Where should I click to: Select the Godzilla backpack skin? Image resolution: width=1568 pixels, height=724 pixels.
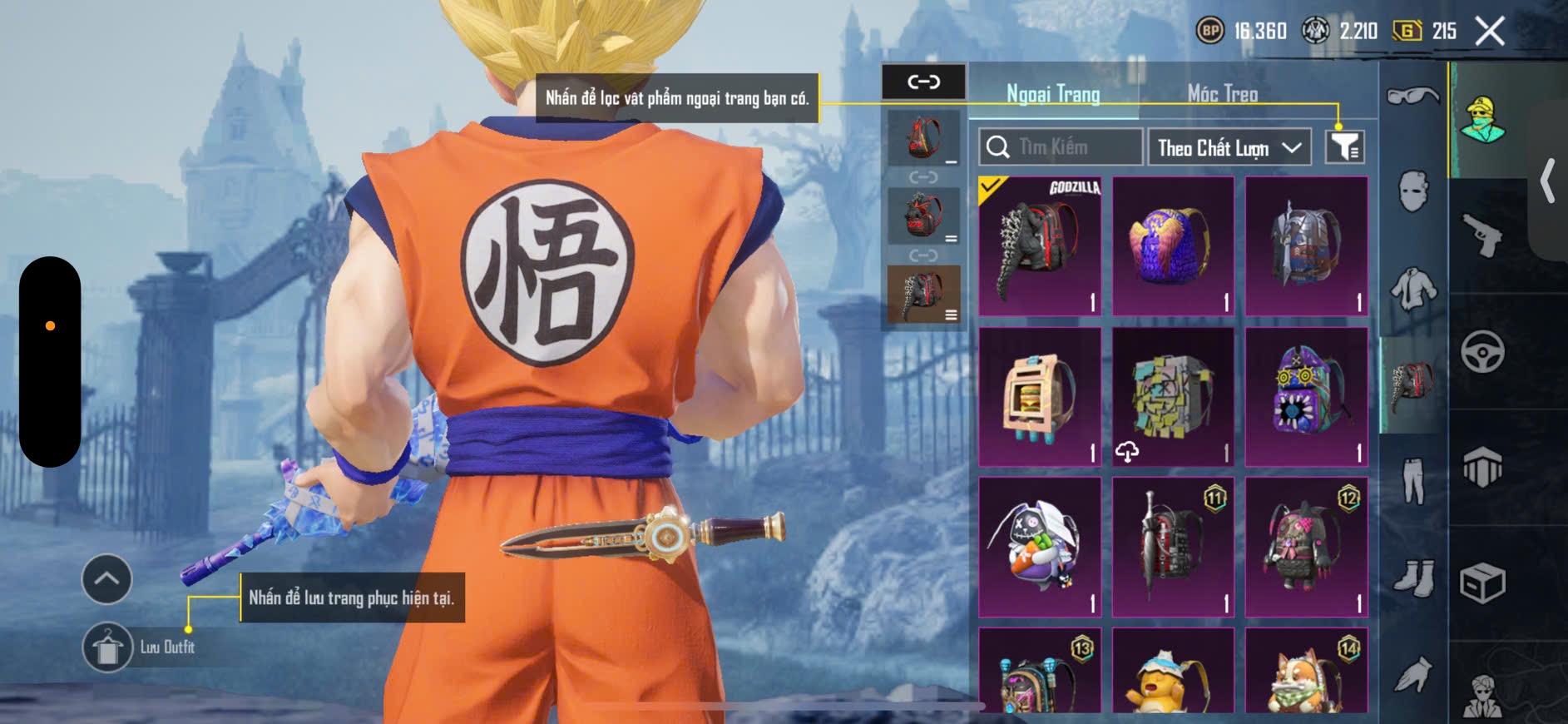point(1040,246)
